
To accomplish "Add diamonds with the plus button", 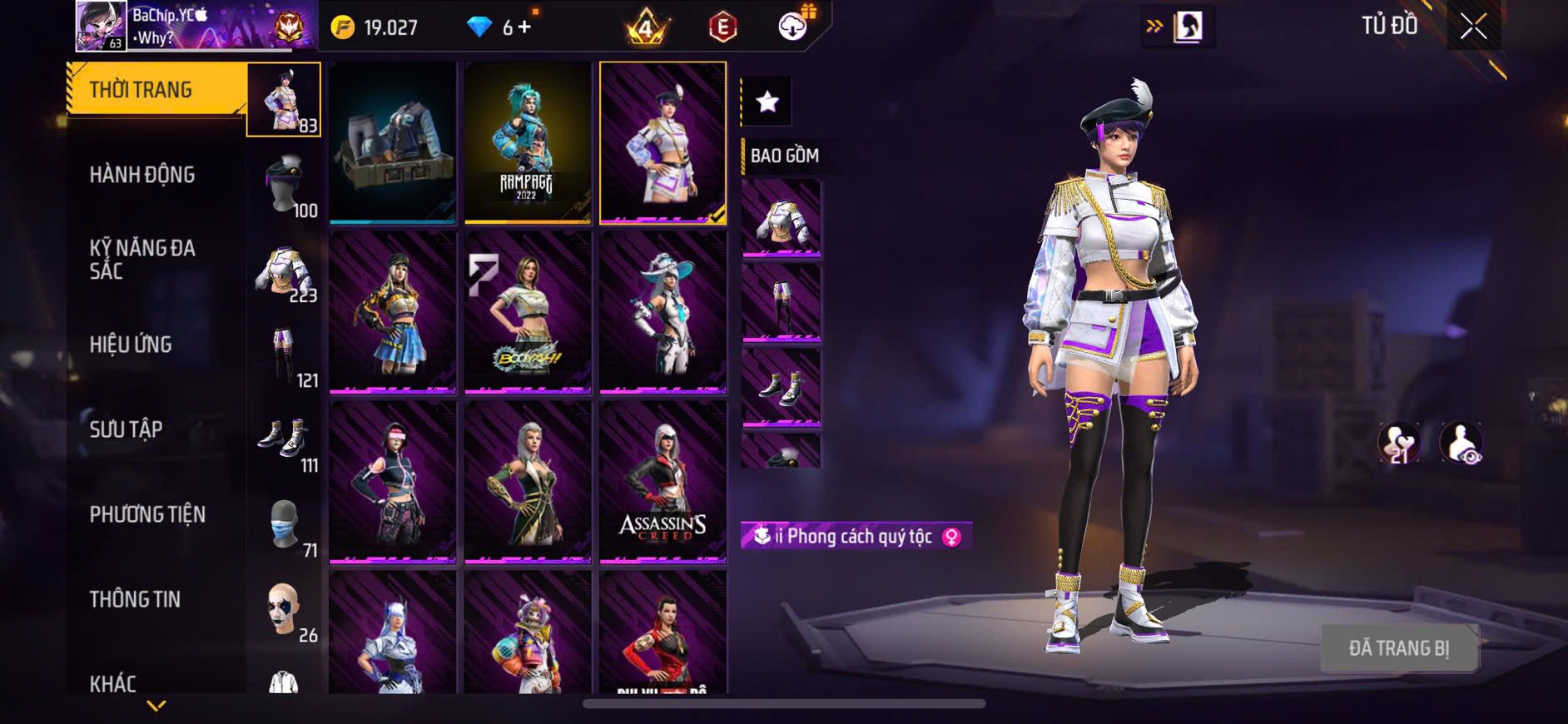I will [523, 27].
